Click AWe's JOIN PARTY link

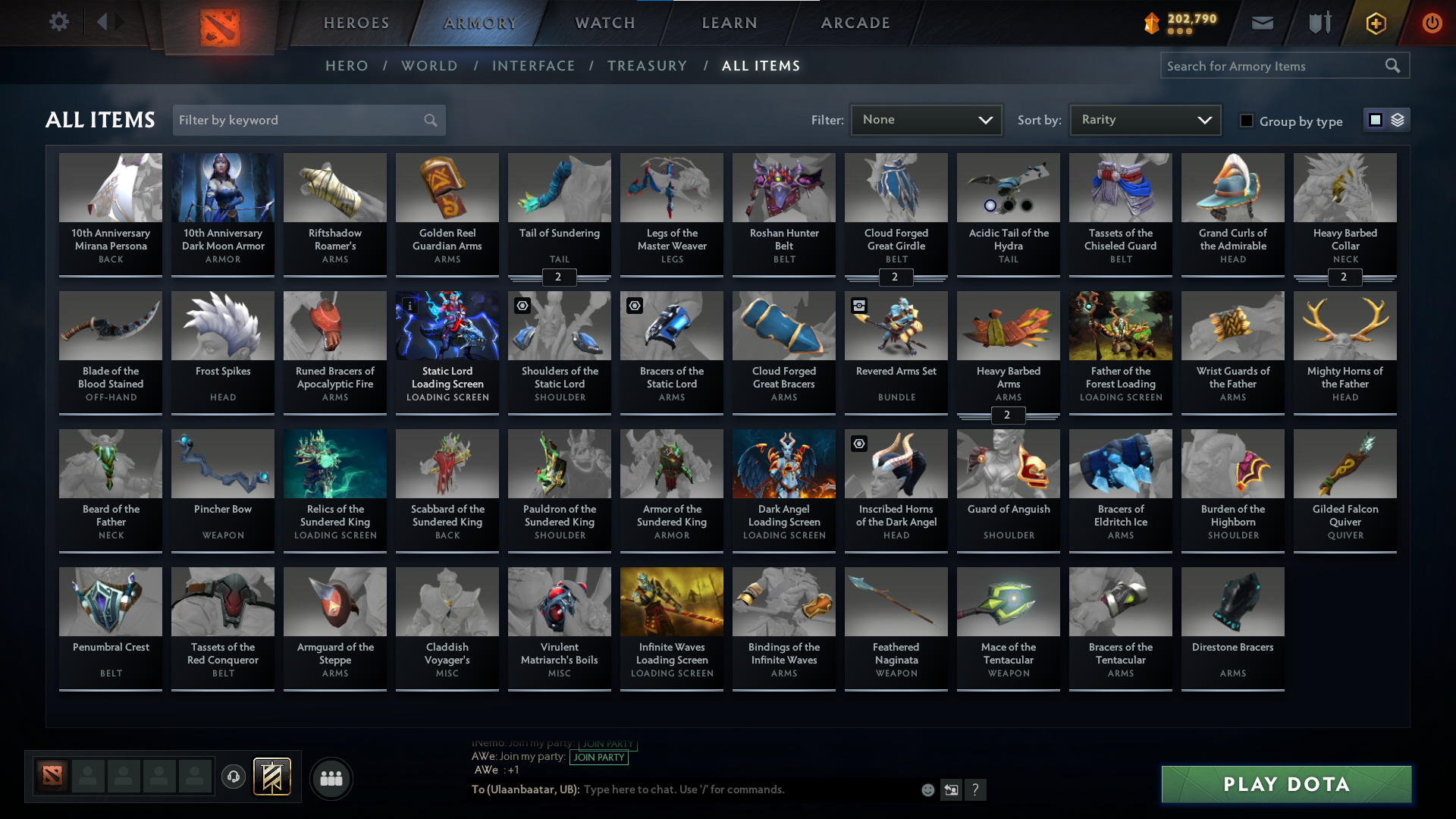click(599, 757)
